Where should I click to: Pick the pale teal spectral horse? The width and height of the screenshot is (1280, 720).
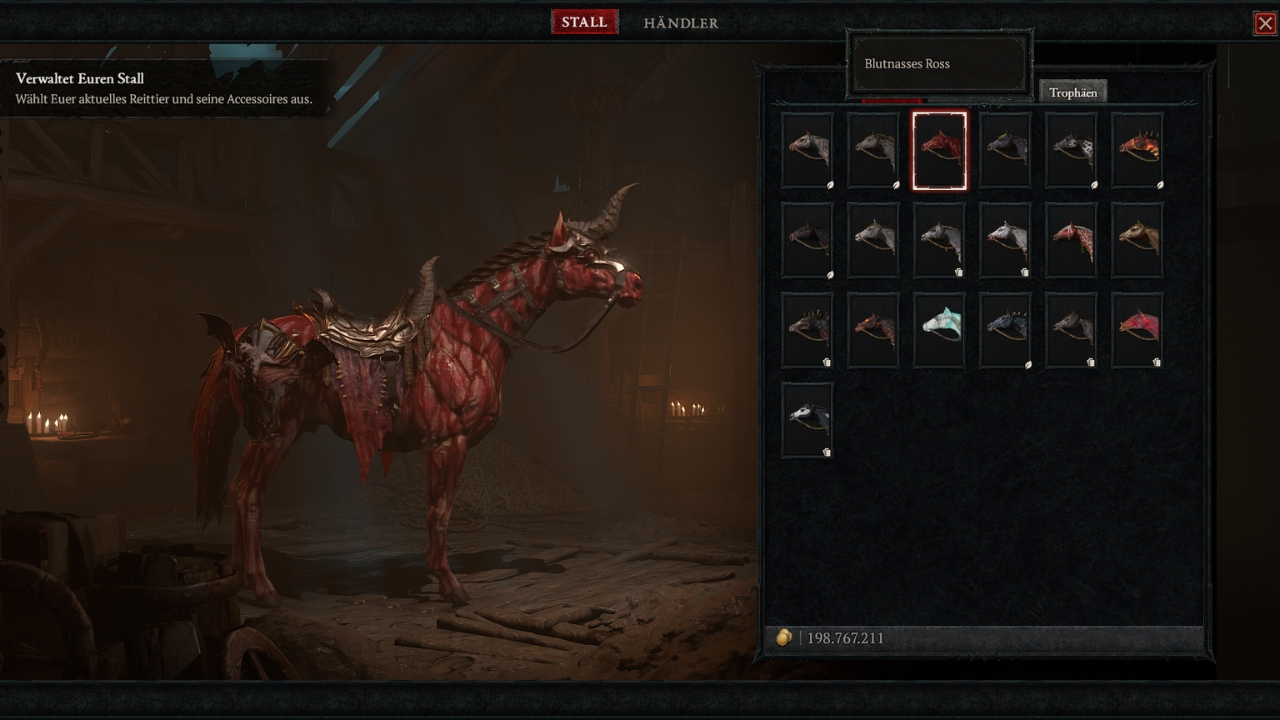click(939, 330)
